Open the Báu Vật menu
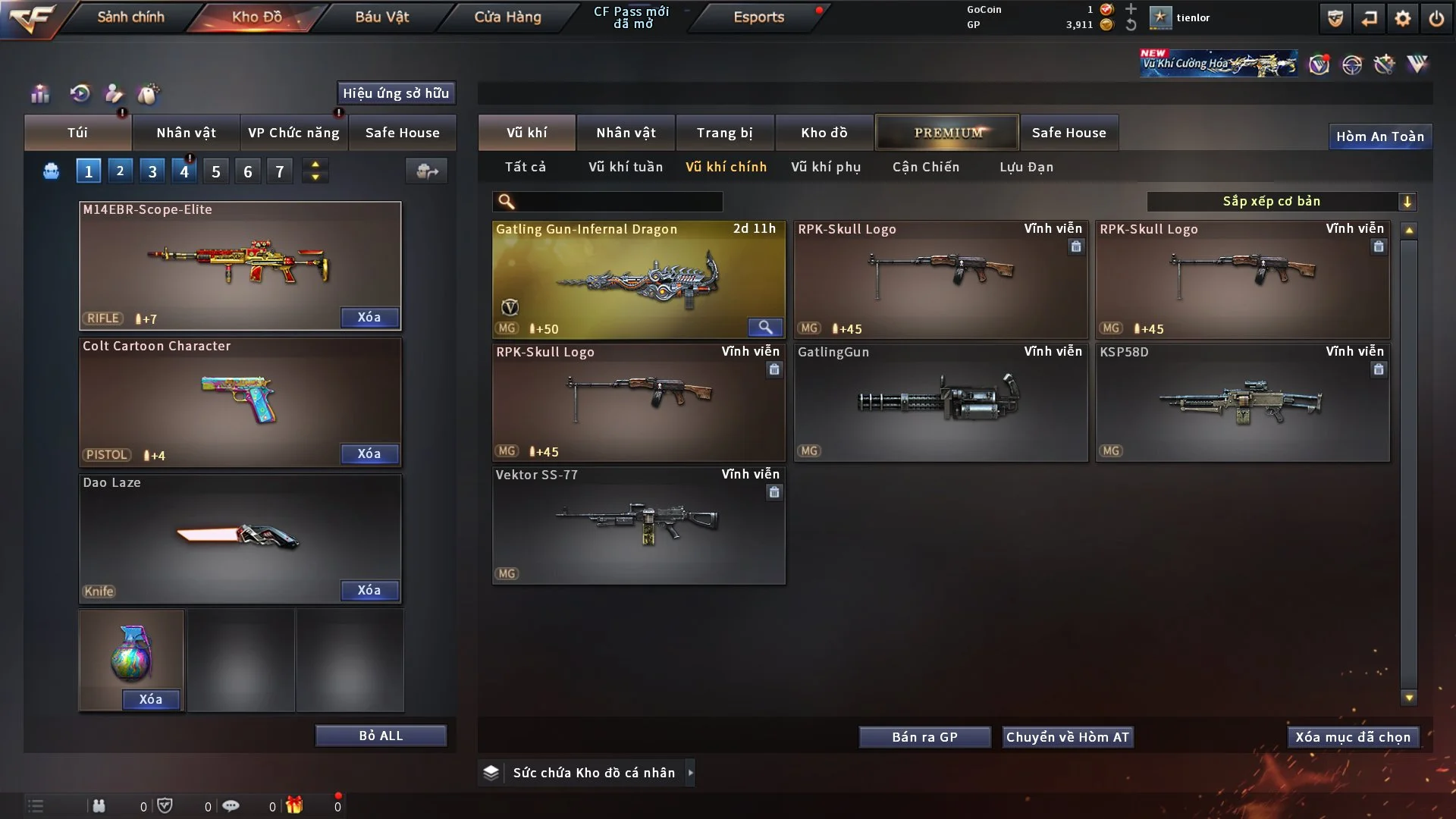The width and height of the screenshot is (1456, 819). [x=381, y=17]
